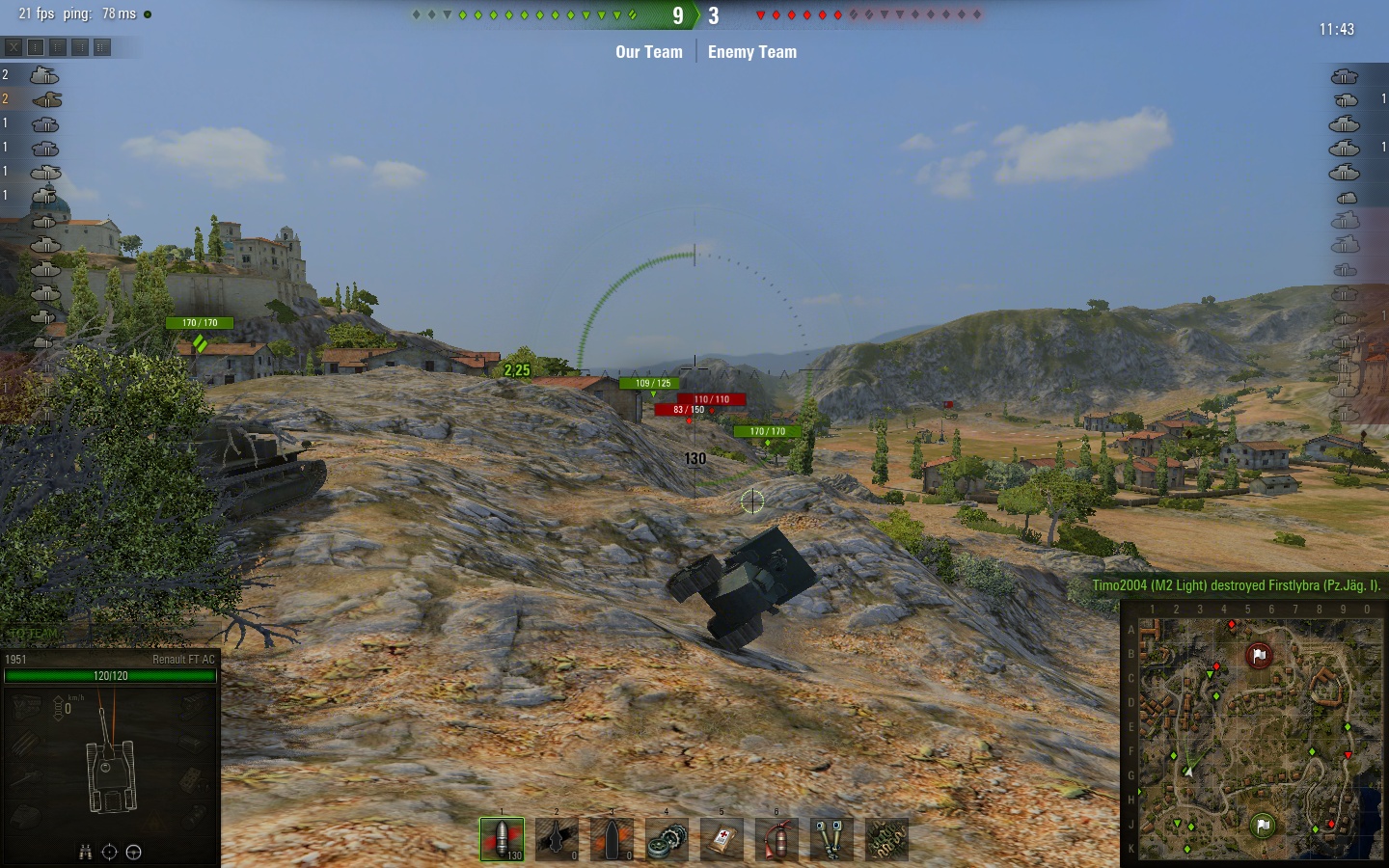Screen dimensions: 1389x868
Task: Click the binocular telescope equipment slot
Action: pos(831,839)
